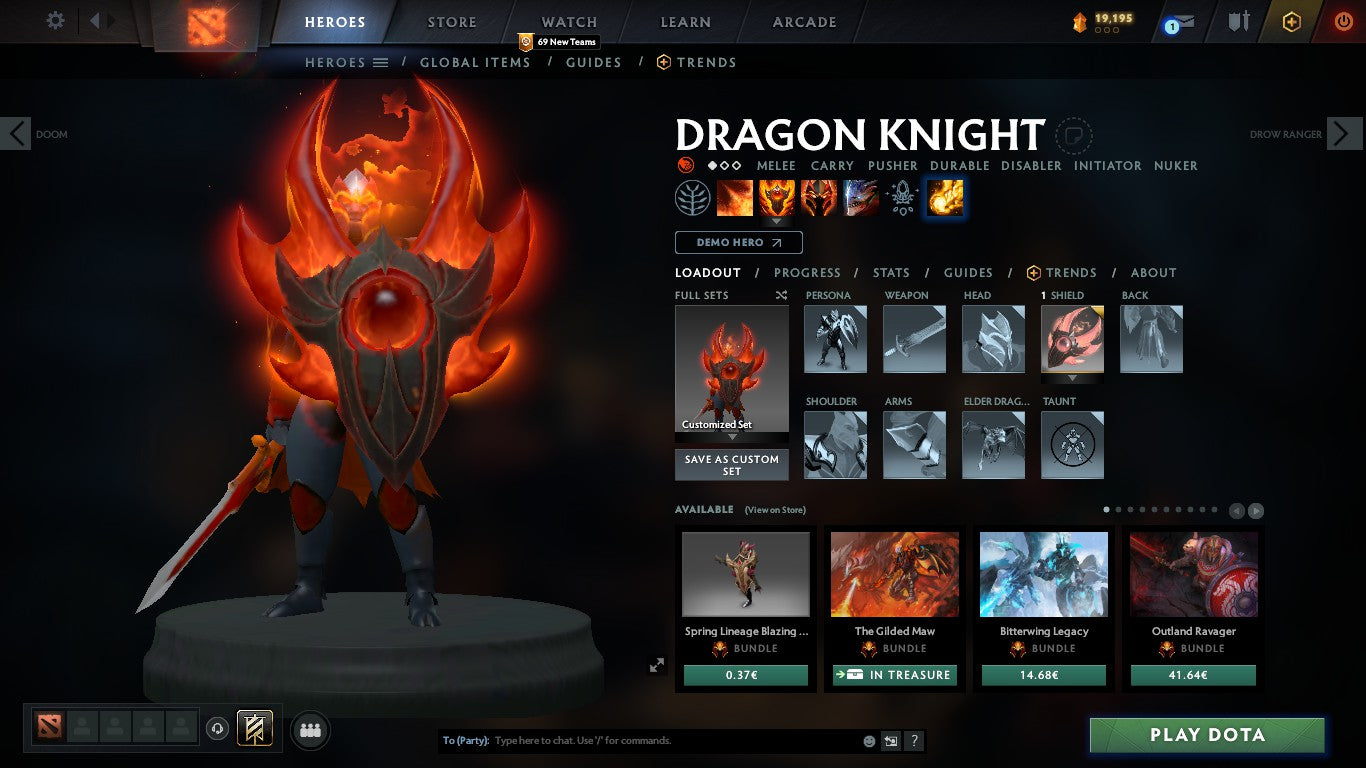1366x768 pixels.
Task: Select Dragon Knight's talent tree icon
Action: 691,197
